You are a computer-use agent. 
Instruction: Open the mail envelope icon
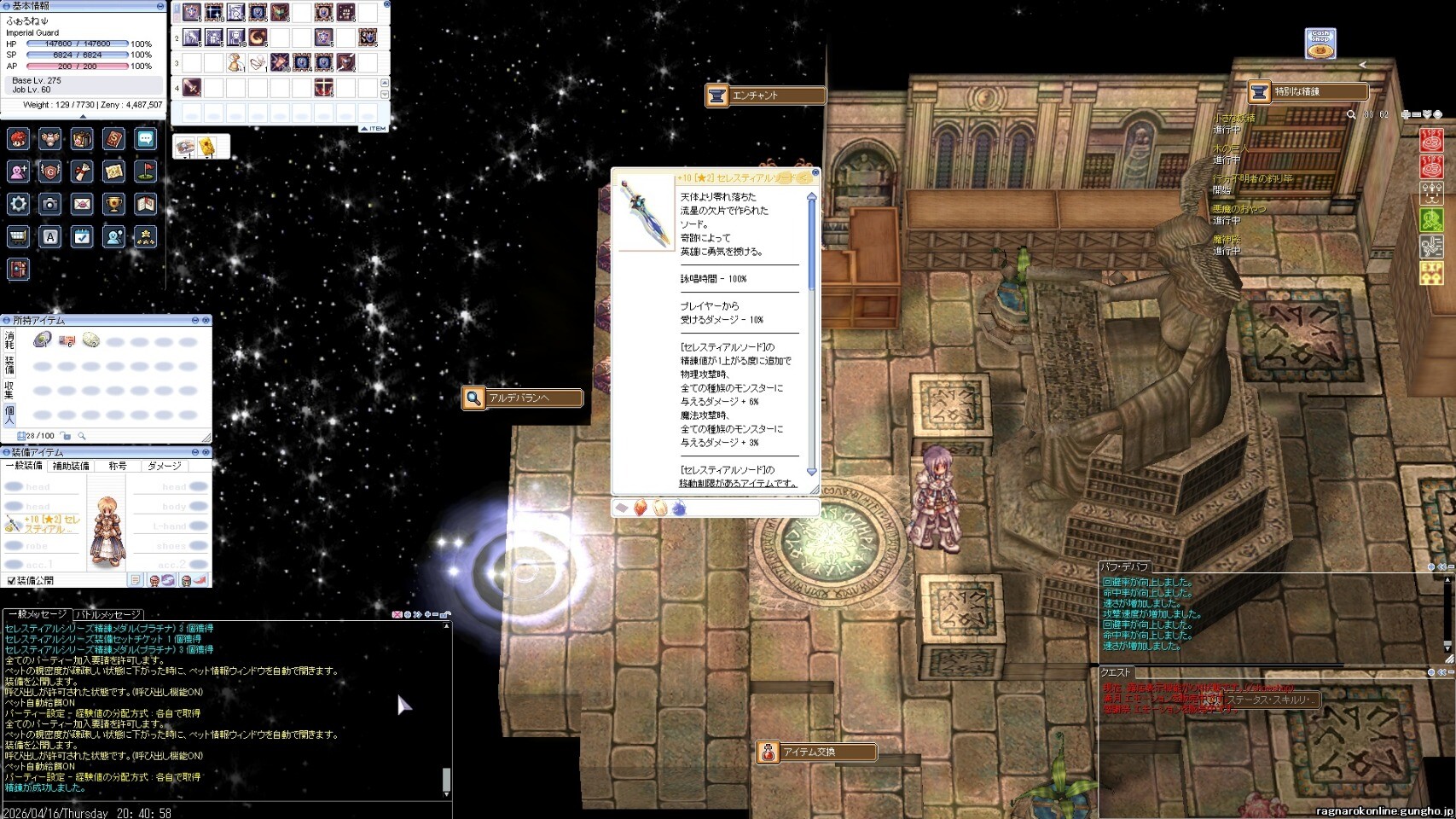(82, 204)
